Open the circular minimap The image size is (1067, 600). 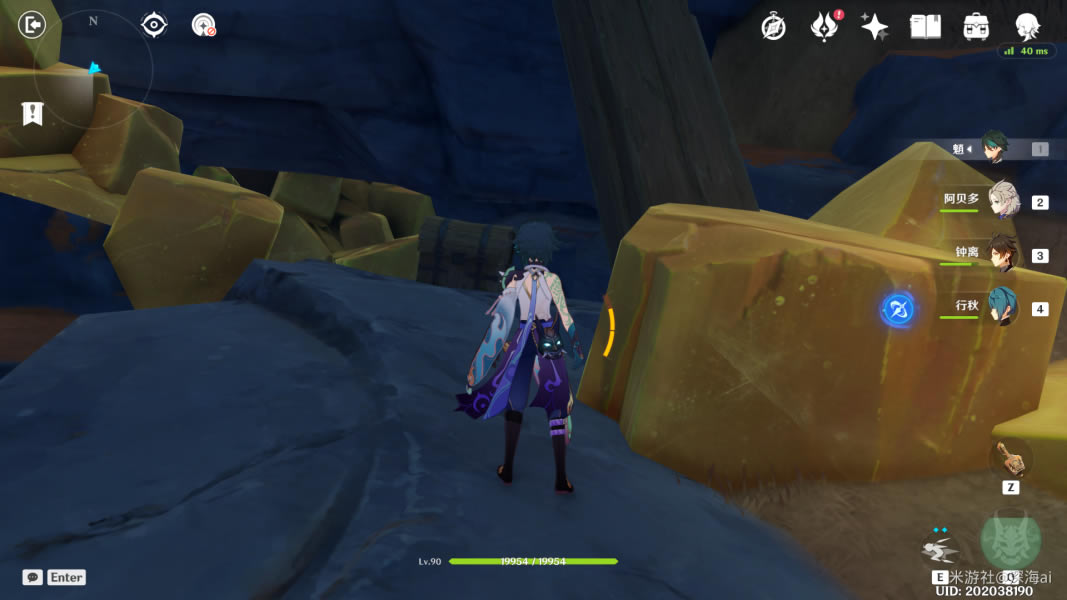click(93, 70)
